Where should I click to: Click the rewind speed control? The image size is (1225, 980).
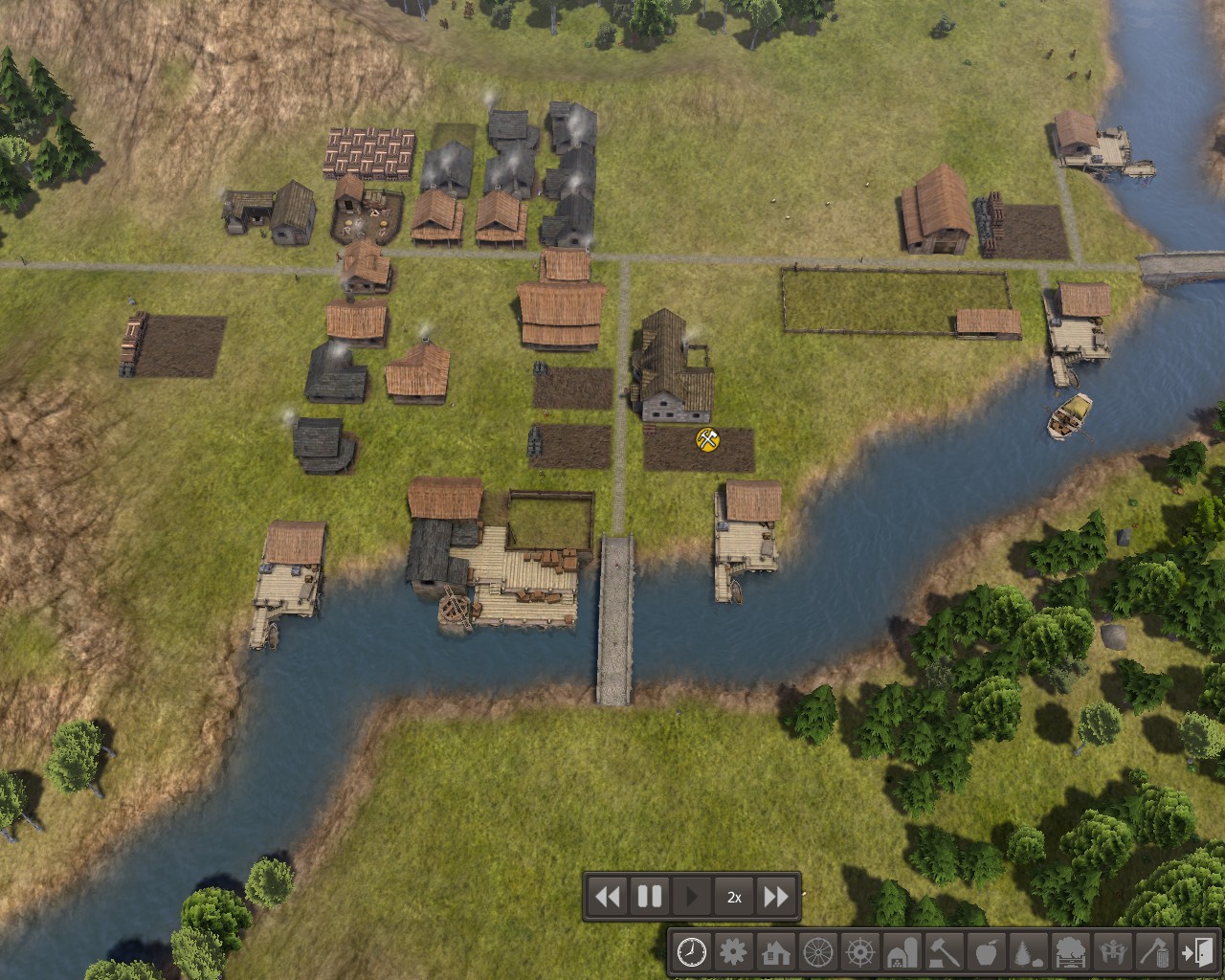(x=607, y=897)
